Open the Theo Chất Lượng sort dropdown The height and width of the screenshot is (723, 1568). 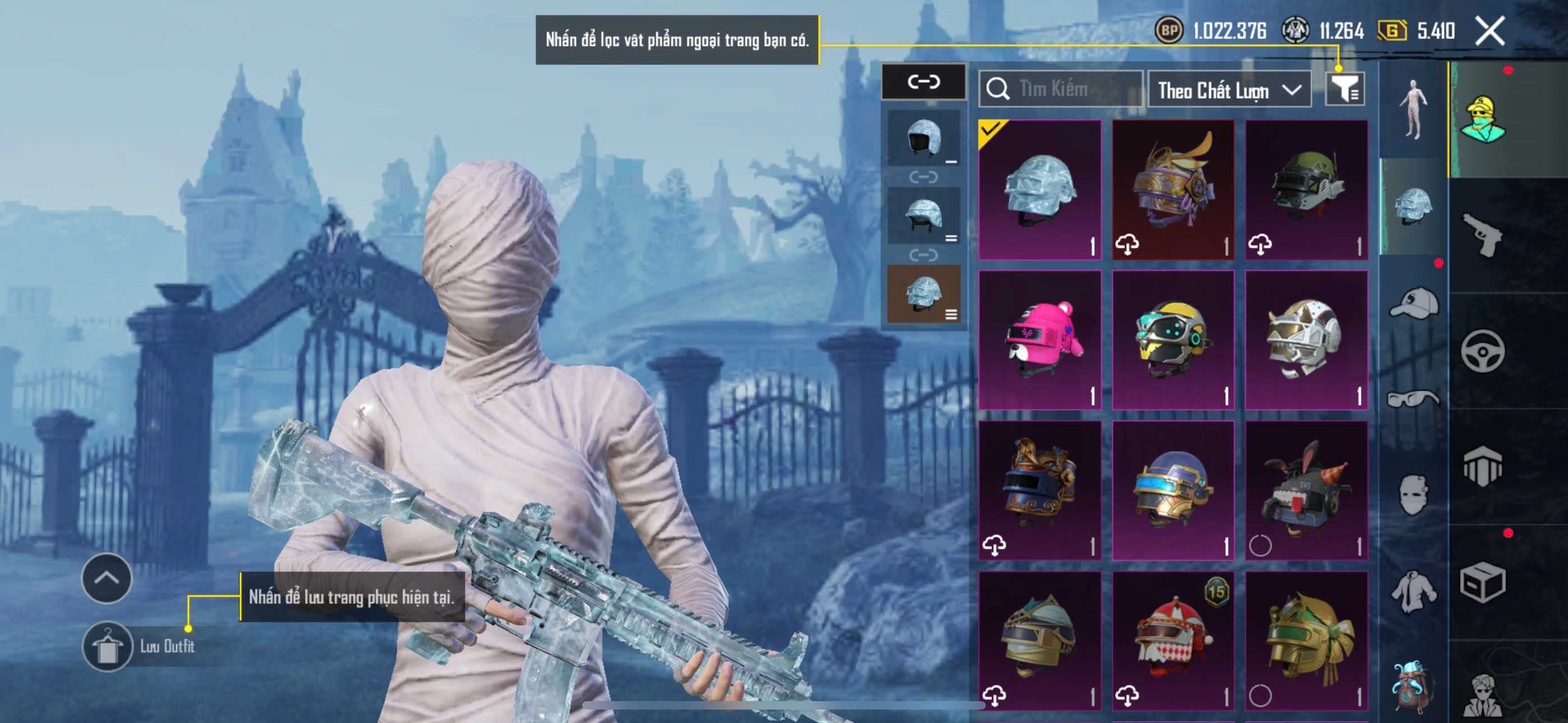1228,90
